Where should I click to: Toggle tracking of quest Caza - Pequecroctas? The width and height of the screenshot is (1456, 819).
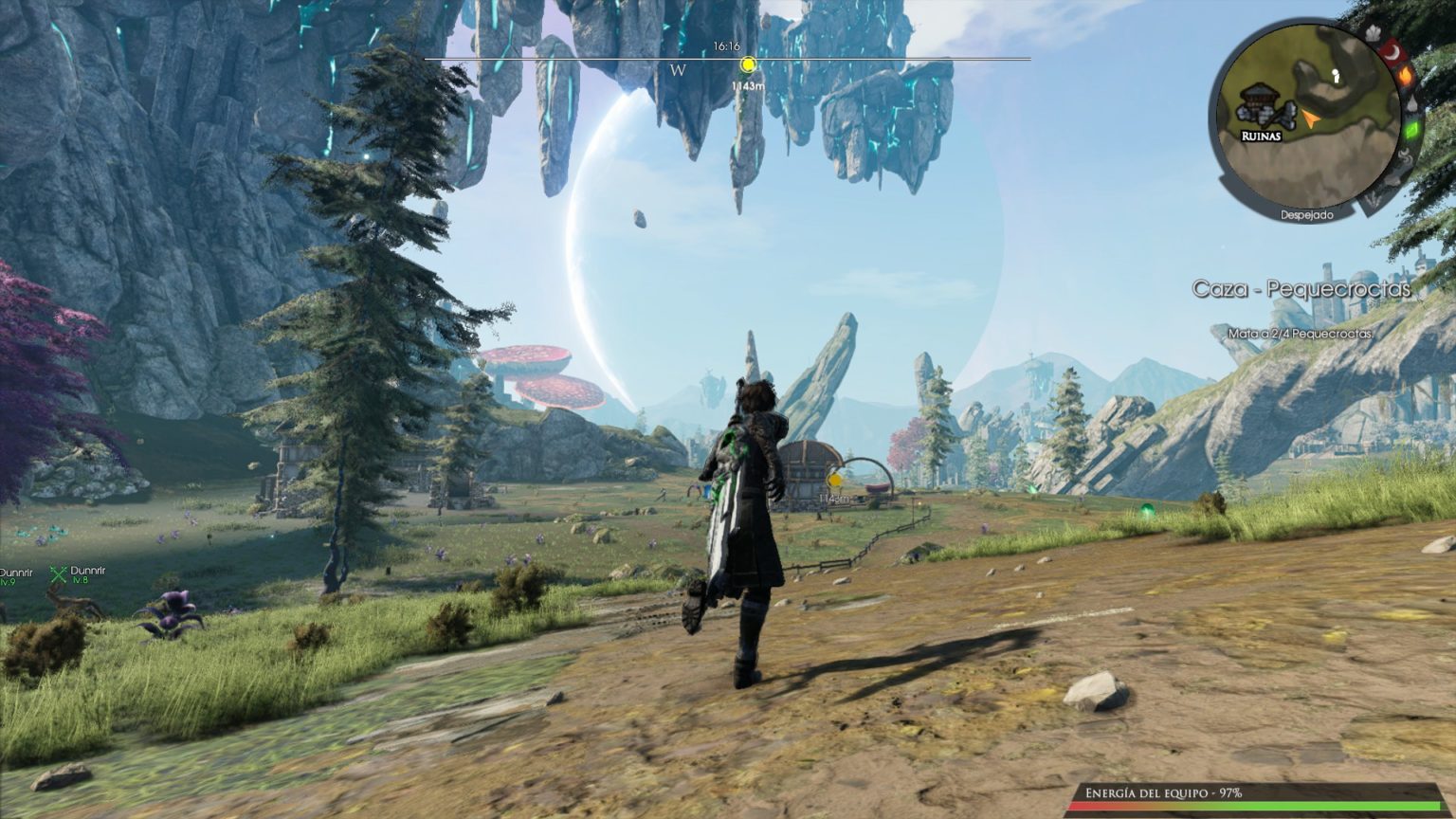(x=1303, y=289)
